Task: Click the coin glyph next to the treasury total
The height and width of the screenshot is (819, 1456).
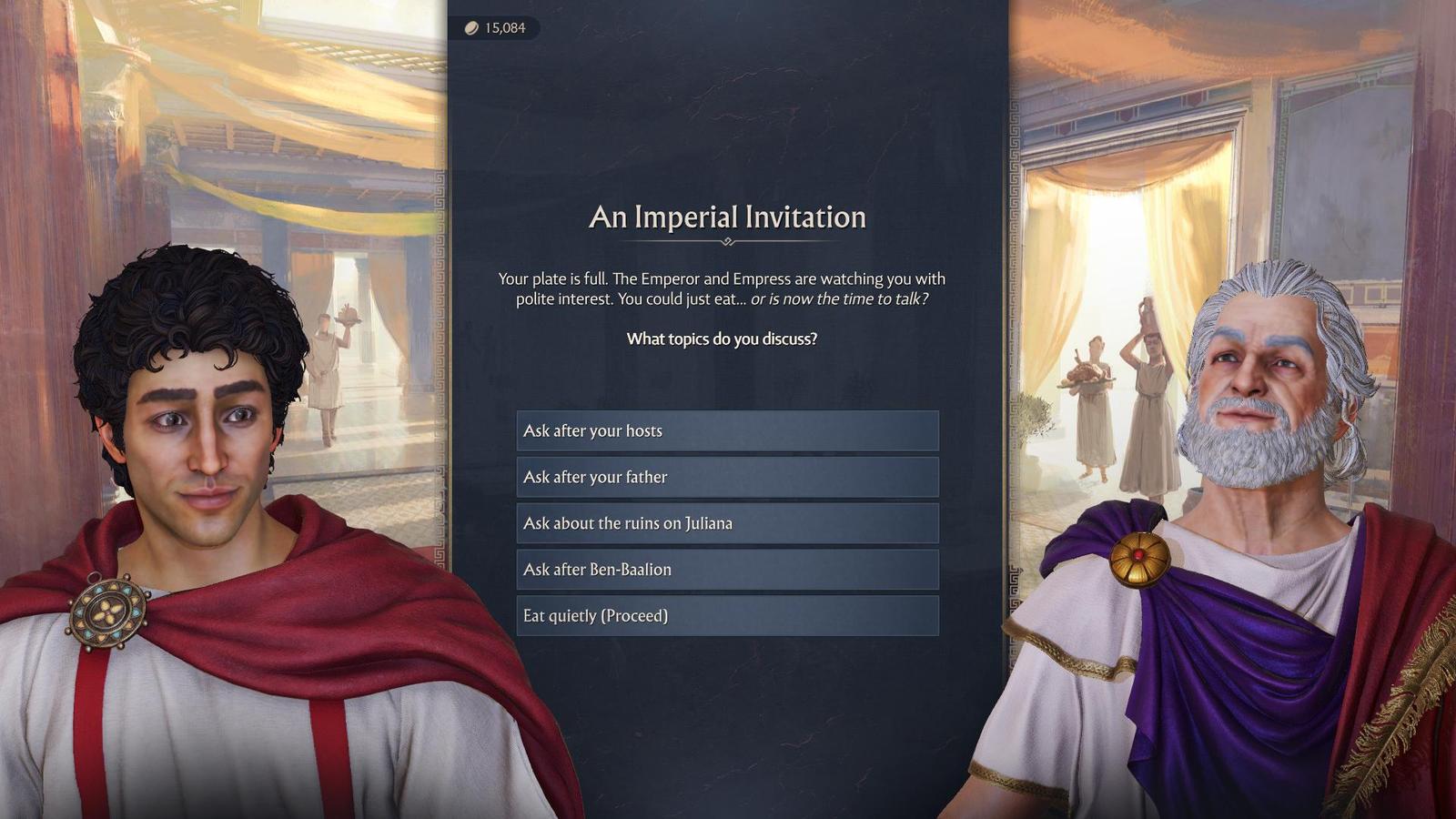Action: 470,26
